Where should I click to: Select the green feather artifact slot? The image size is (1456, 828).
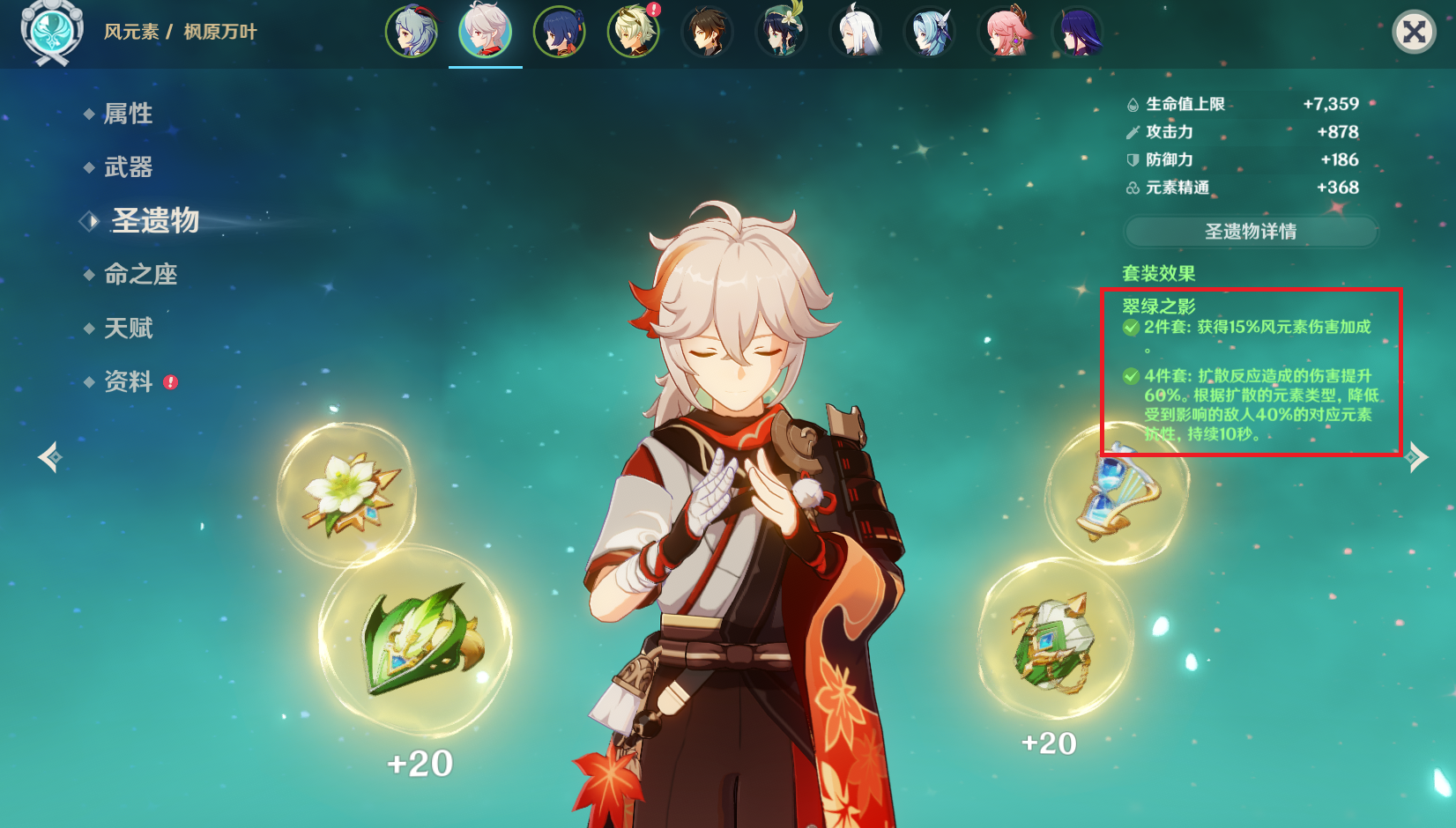coord(416,639)
